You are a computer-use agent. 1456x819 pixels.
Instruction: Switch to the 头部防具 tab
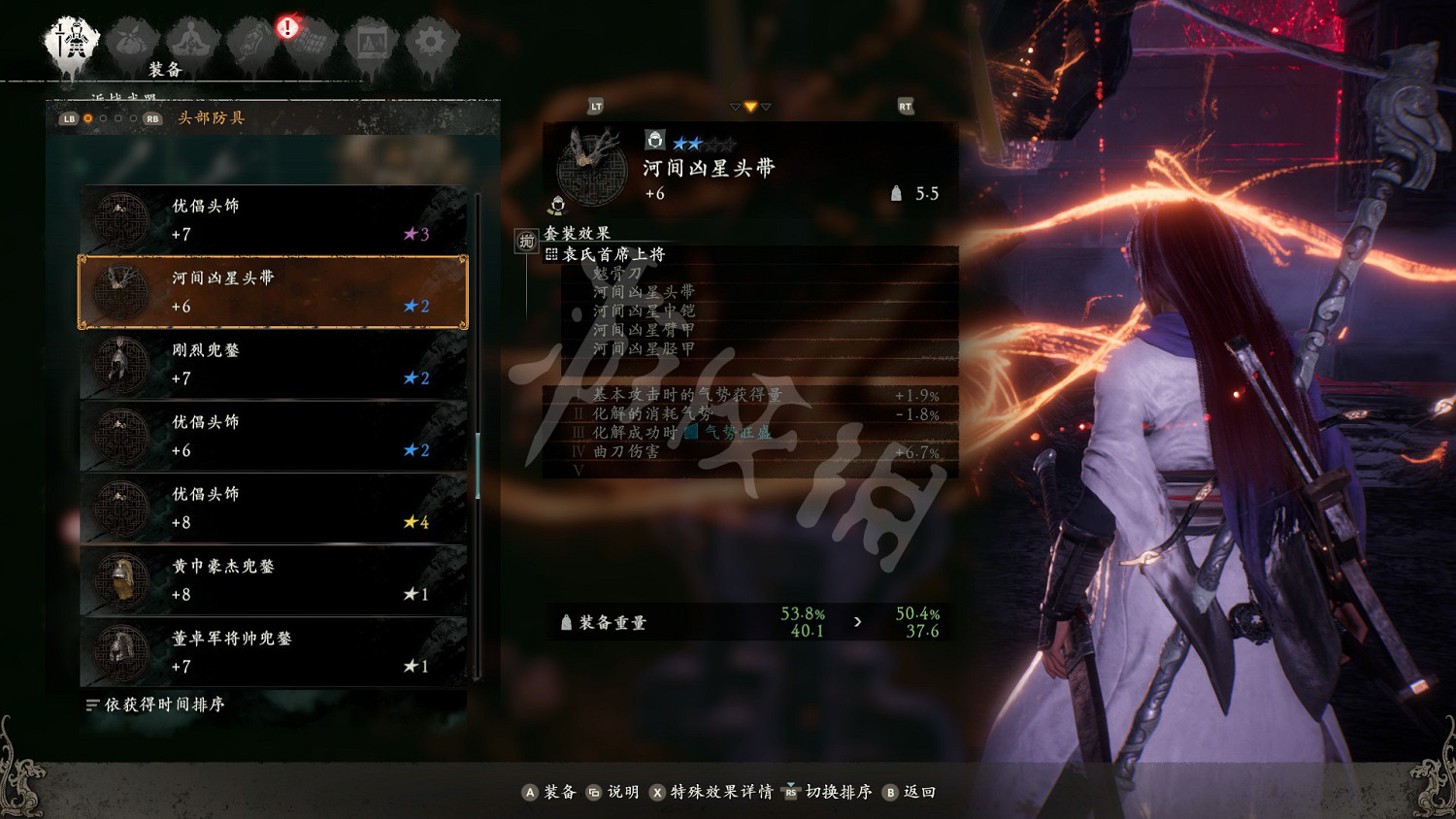tap(210, 117)
